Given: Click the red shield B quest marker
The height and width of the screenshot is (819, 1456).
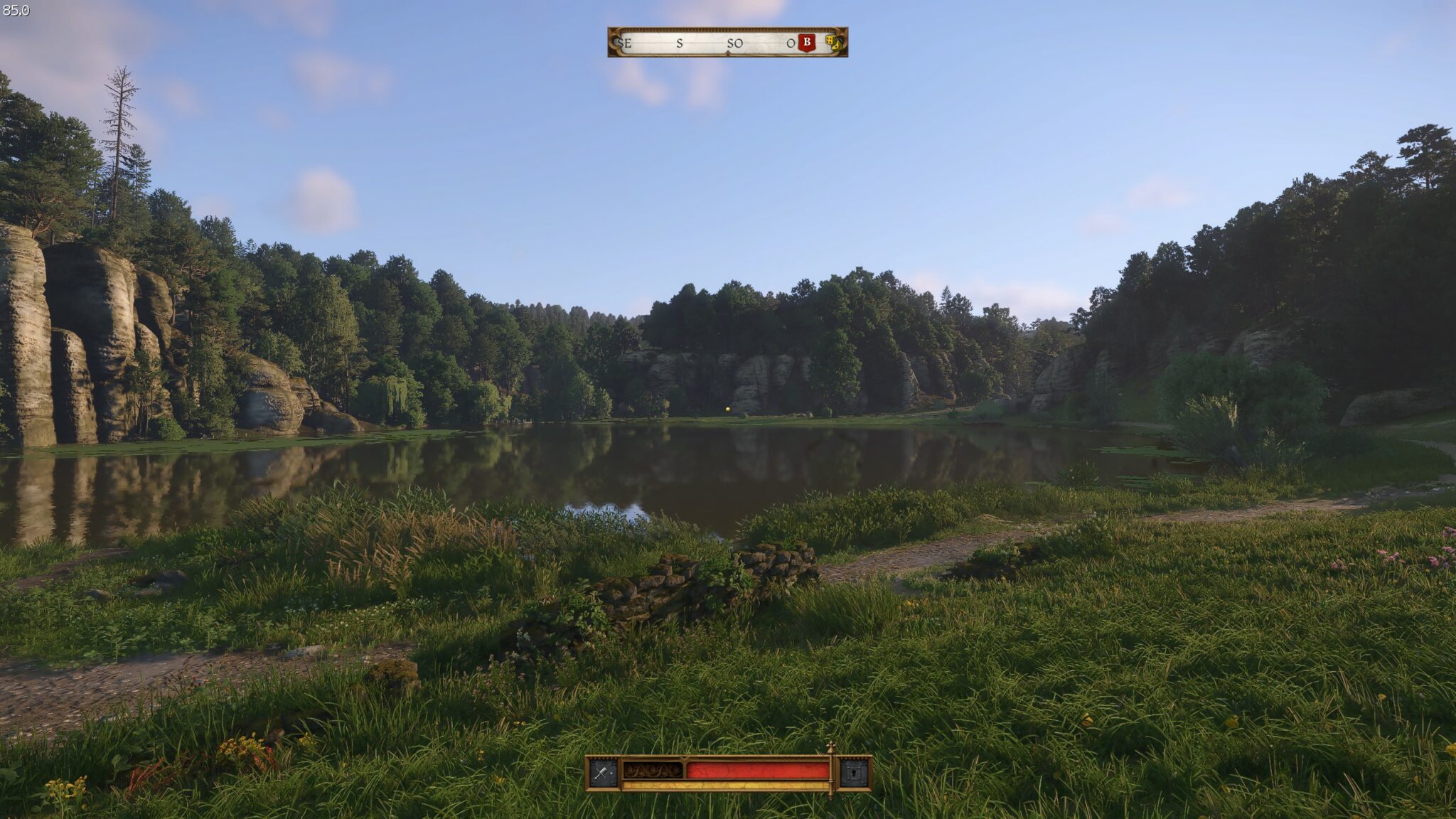Looking at the screenshot, I should [x=806, y=43].
